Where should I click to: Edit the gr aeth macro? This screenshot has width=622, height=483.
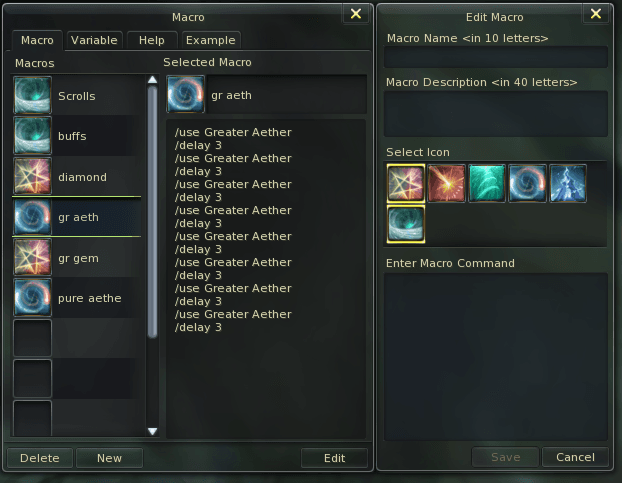click(334, 458)
